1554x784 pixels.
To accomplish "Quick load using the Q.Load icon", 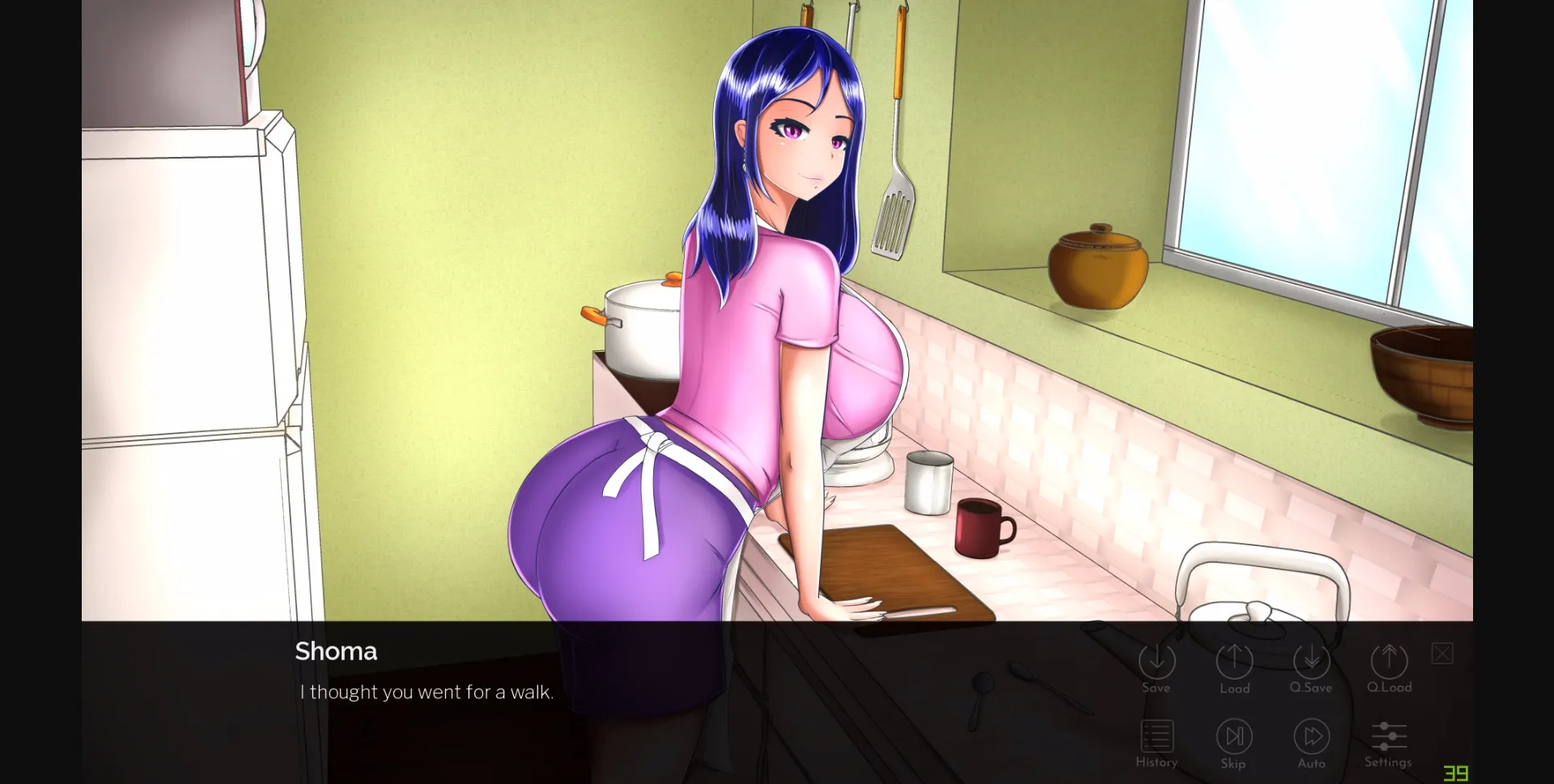I will 1389,662.
